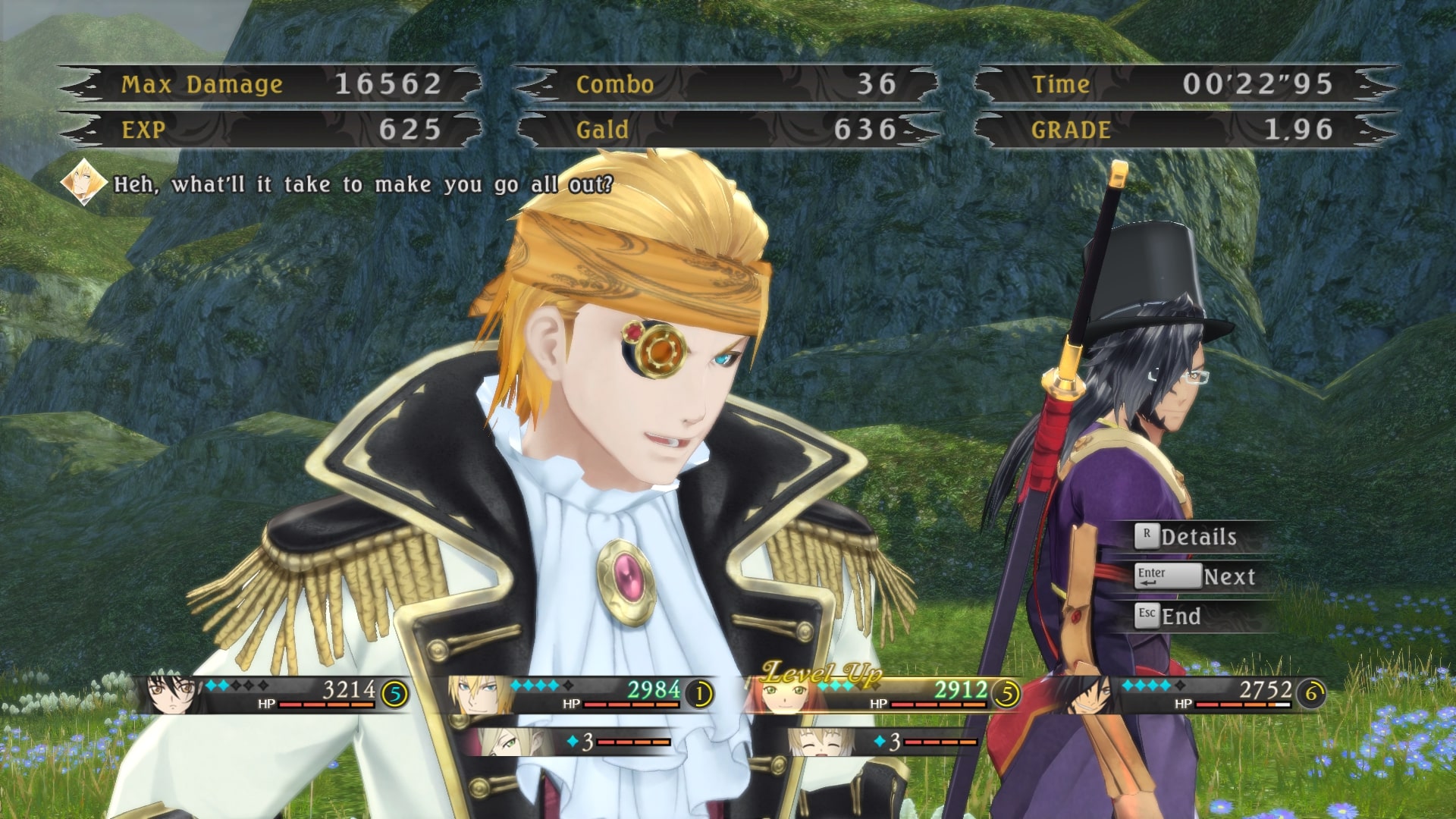
Task: Open the battle results Details
Action: [1197, 537]
